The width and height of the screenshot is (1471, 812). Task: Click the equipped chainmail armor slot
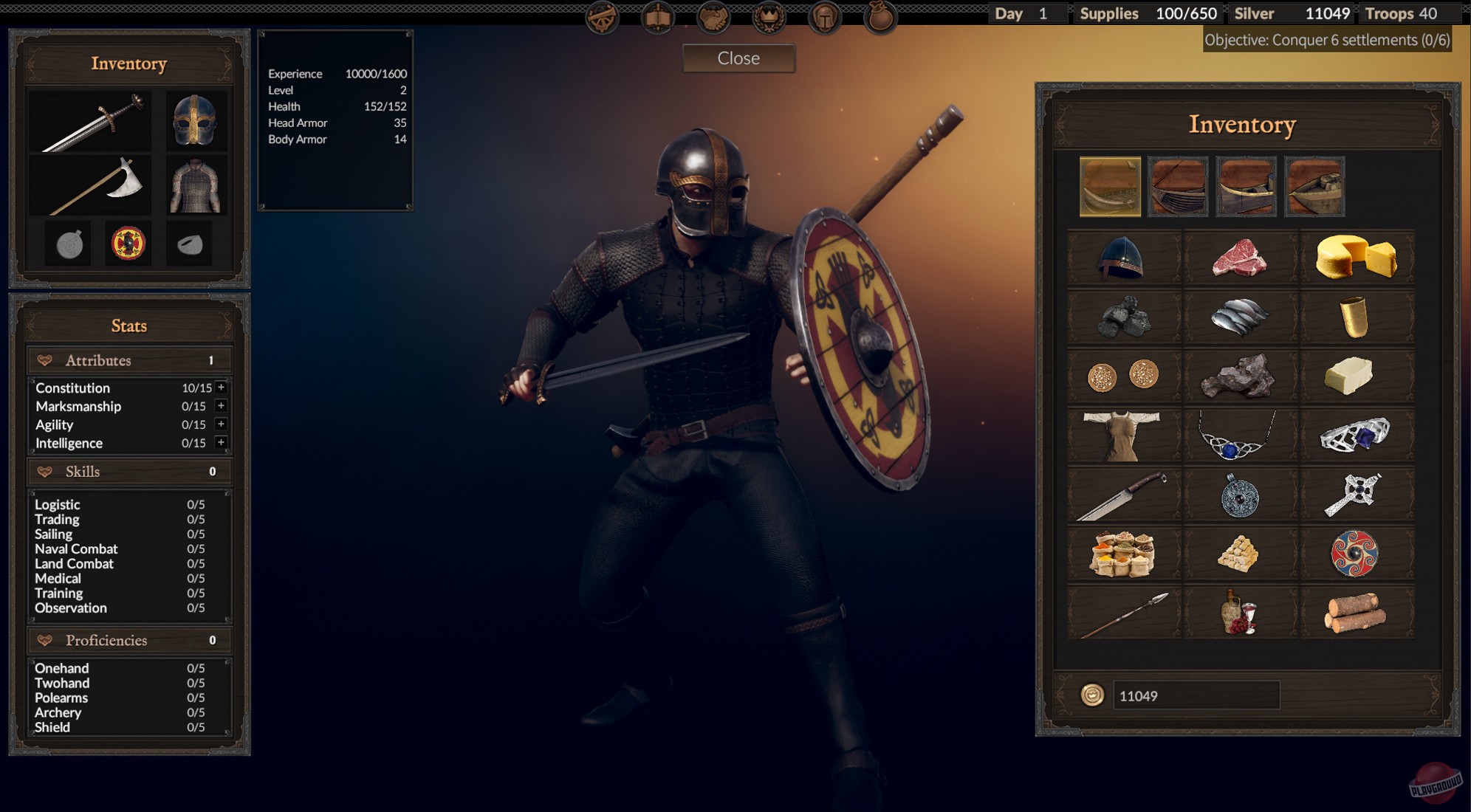(196, 185)
